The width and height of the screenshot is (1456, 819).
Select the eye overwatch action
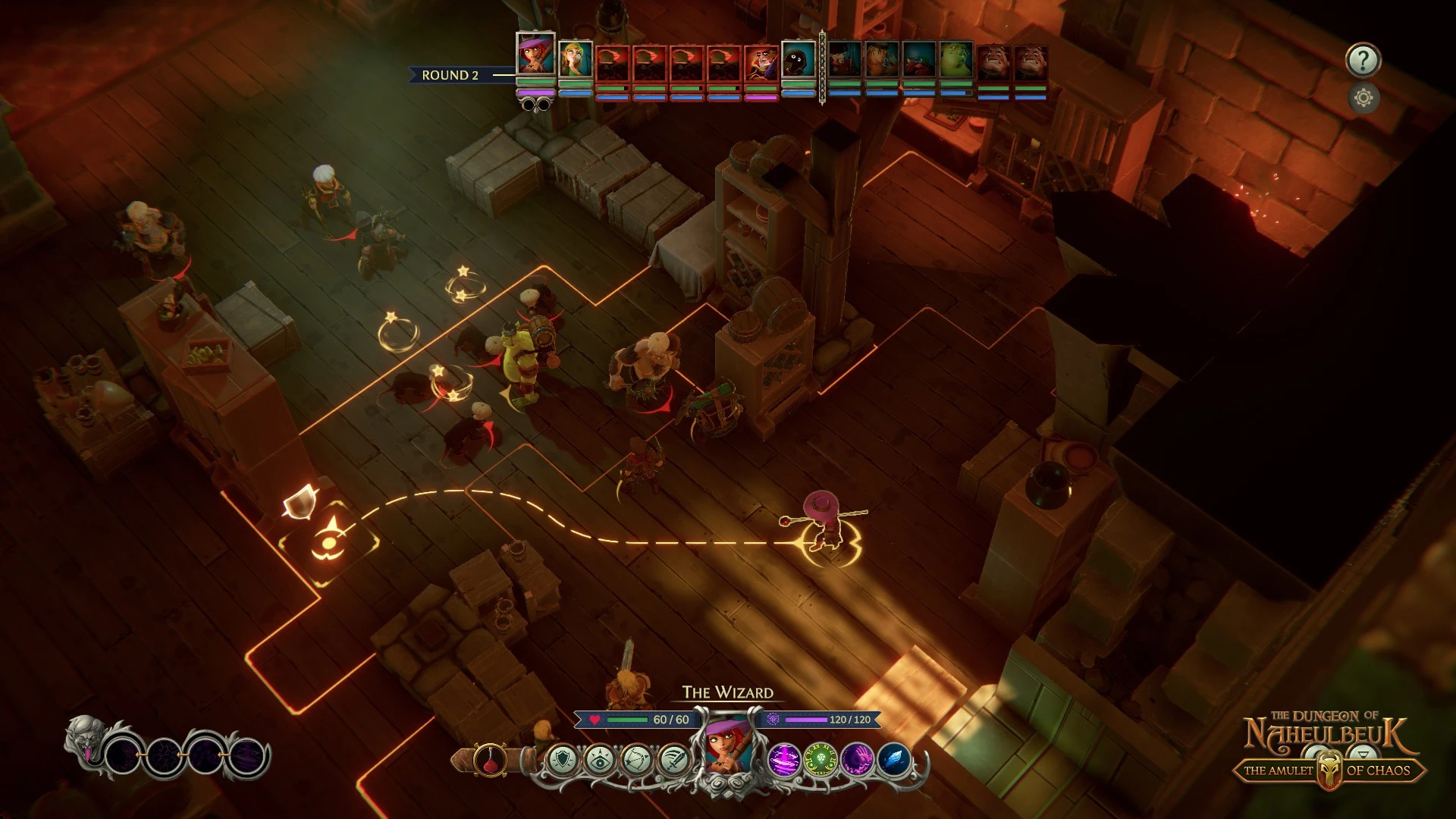coord(599,760)
